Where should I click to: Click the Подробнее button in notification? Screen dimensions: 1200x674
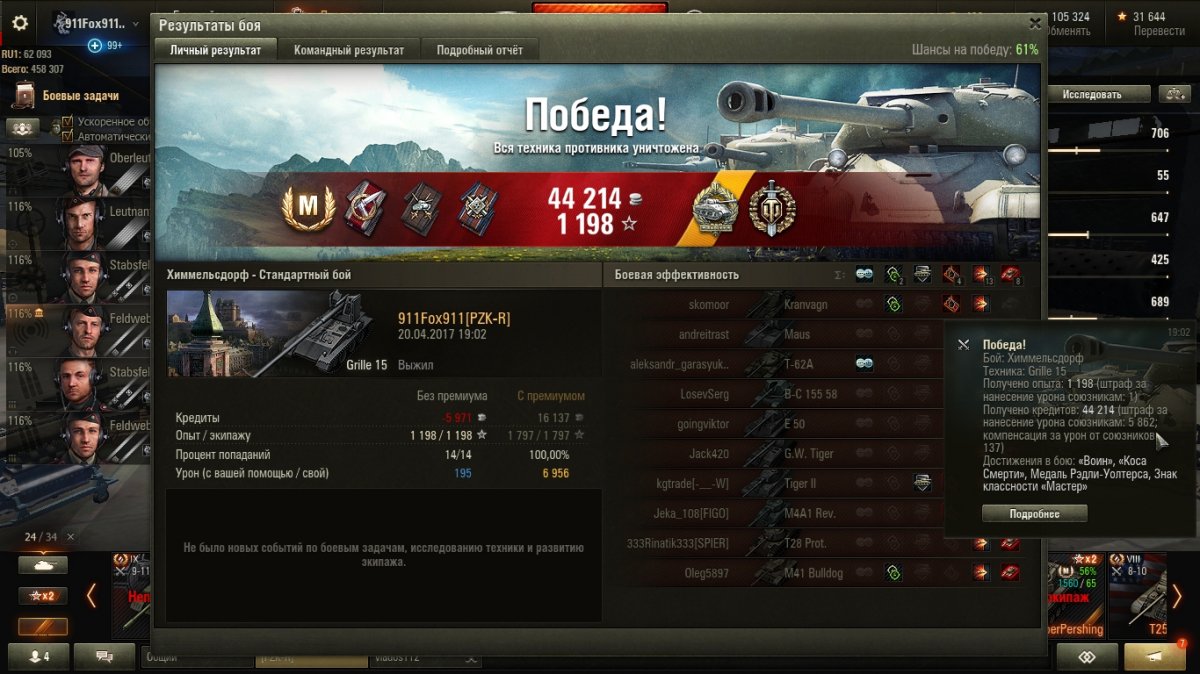(1034, 513)
